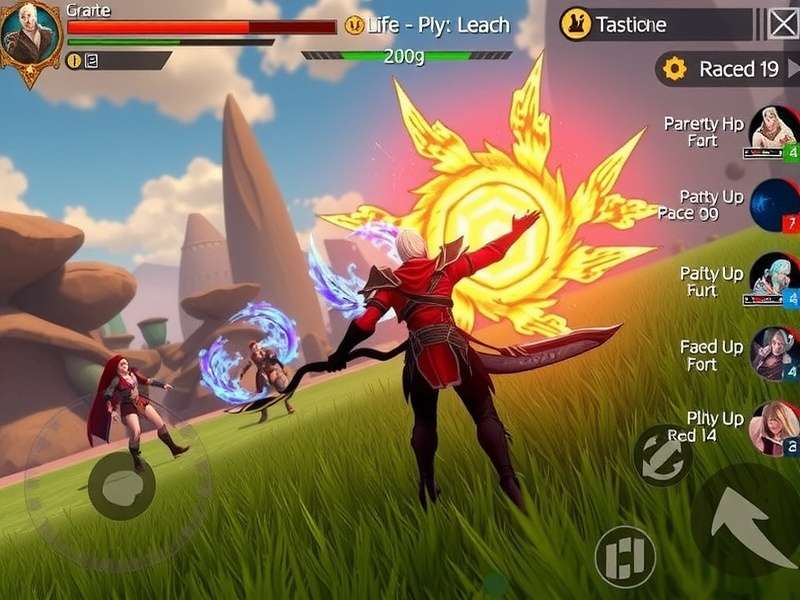Open the Raced 19 gear settings
800x600 pixels.
675,69
